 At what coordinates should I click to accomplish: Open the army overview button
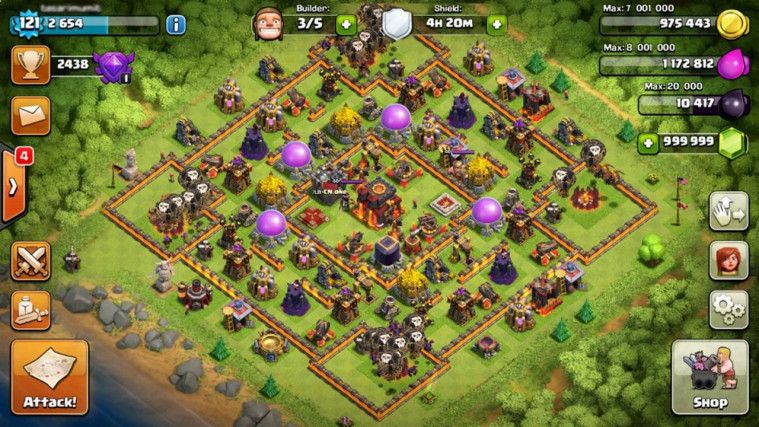point(30,310)
